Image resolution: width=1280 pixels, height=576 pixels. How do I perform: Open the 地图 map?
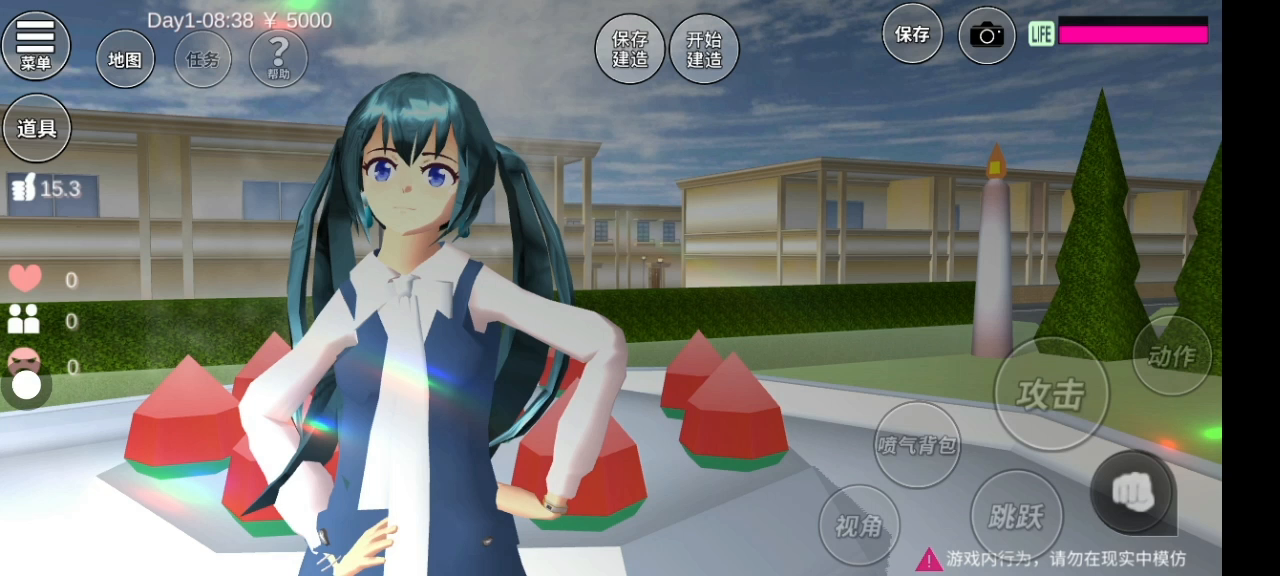(125, 60)
